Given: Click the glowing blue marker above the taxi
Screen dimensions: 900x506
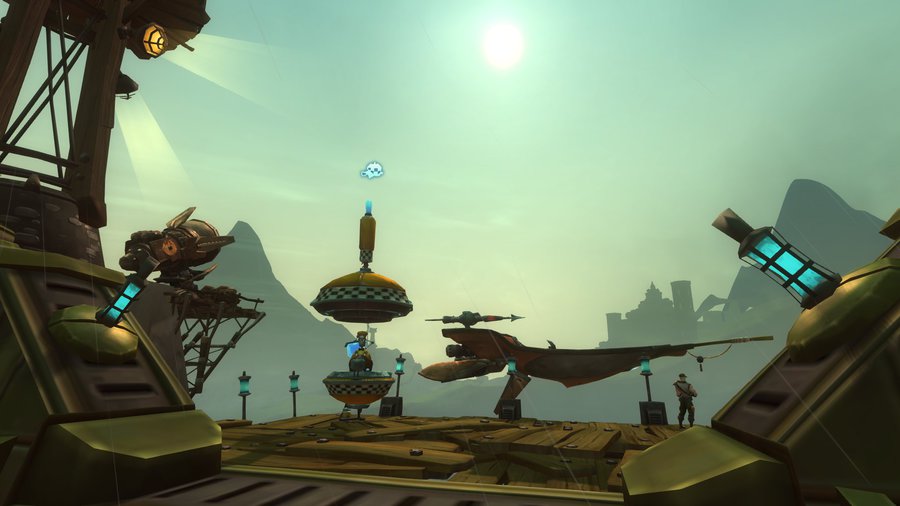Looking at the screenshot, I should tap(373, 171).
